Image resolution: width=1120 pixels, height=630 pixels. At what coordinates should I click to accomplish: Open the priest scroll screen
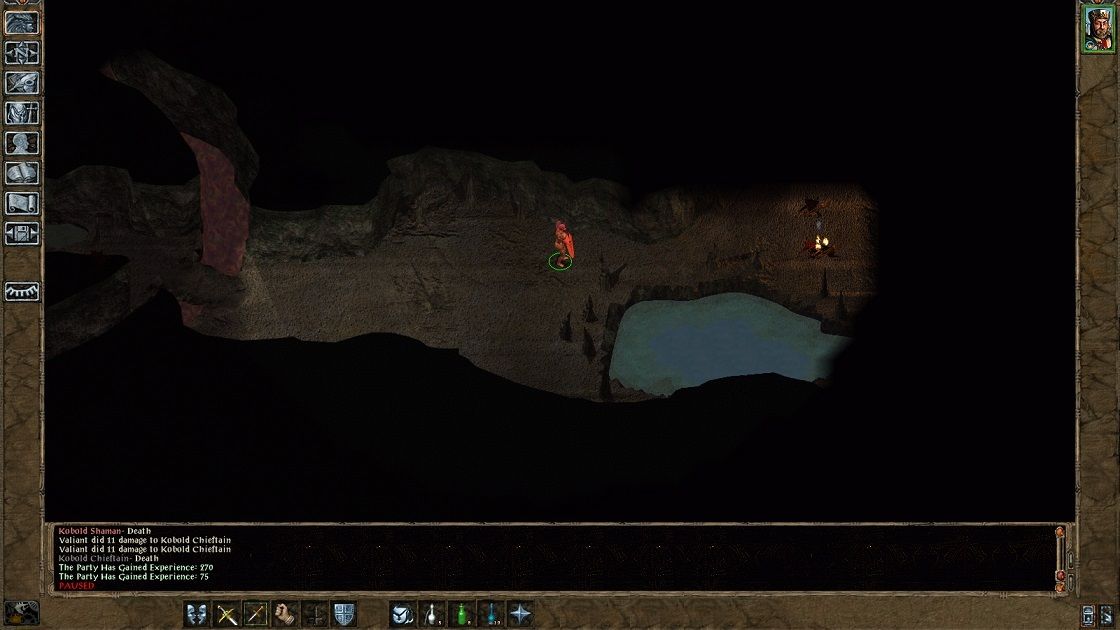coord(22,203)
